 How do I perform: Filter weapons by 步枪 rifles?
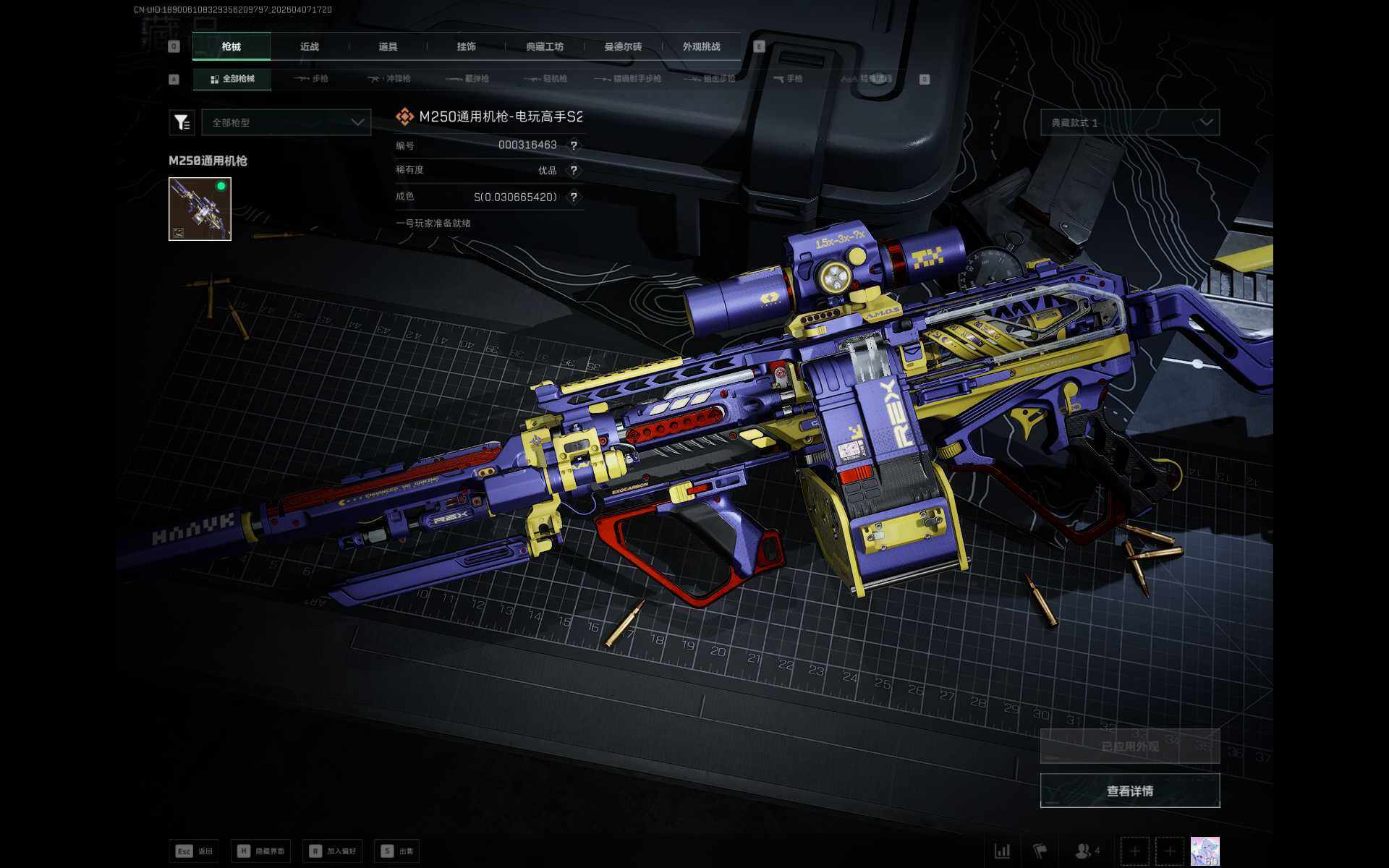(312, 79)
